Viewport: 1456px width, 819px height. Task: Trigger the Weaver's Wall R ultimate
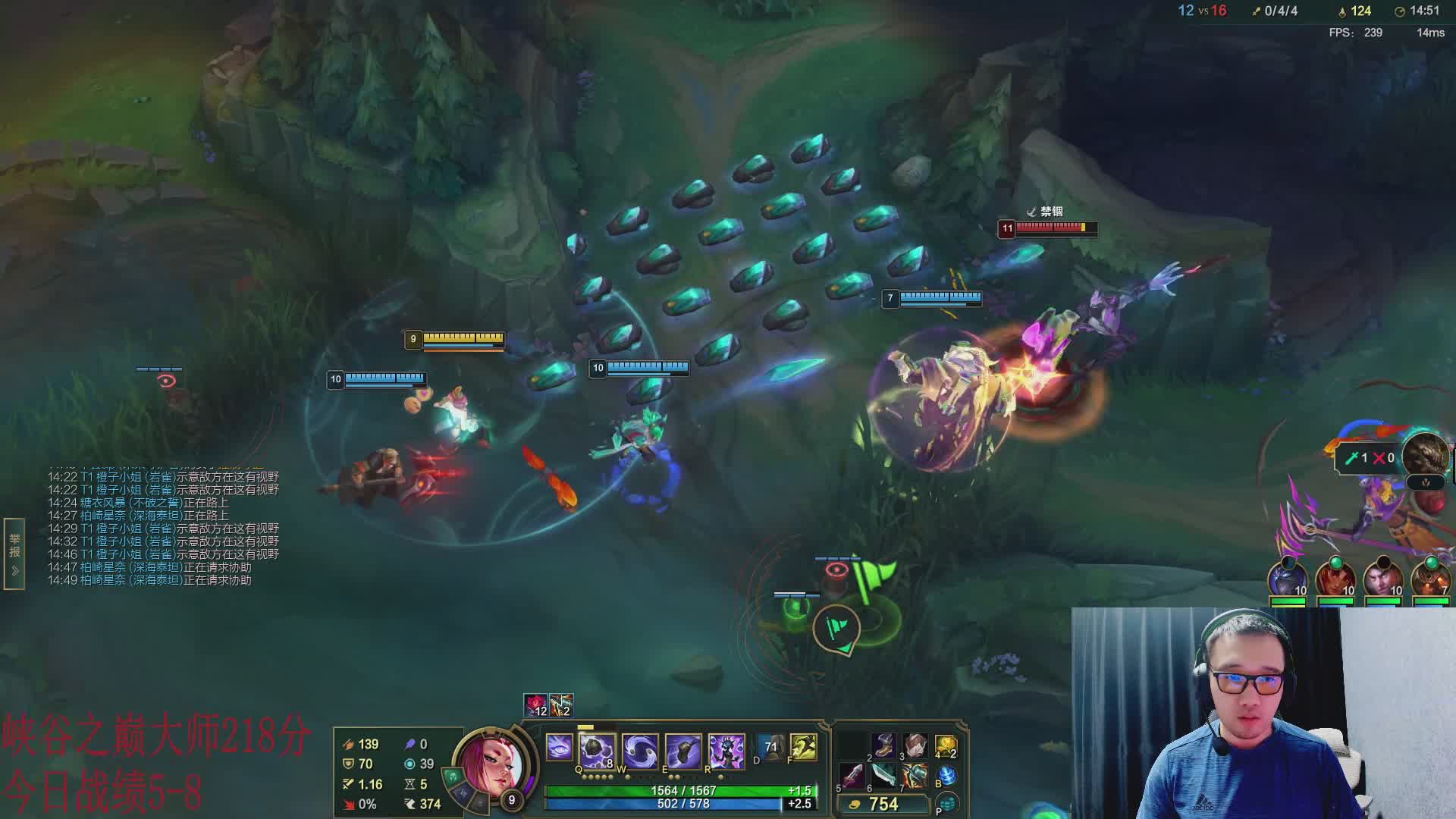[x=726, y=749]
